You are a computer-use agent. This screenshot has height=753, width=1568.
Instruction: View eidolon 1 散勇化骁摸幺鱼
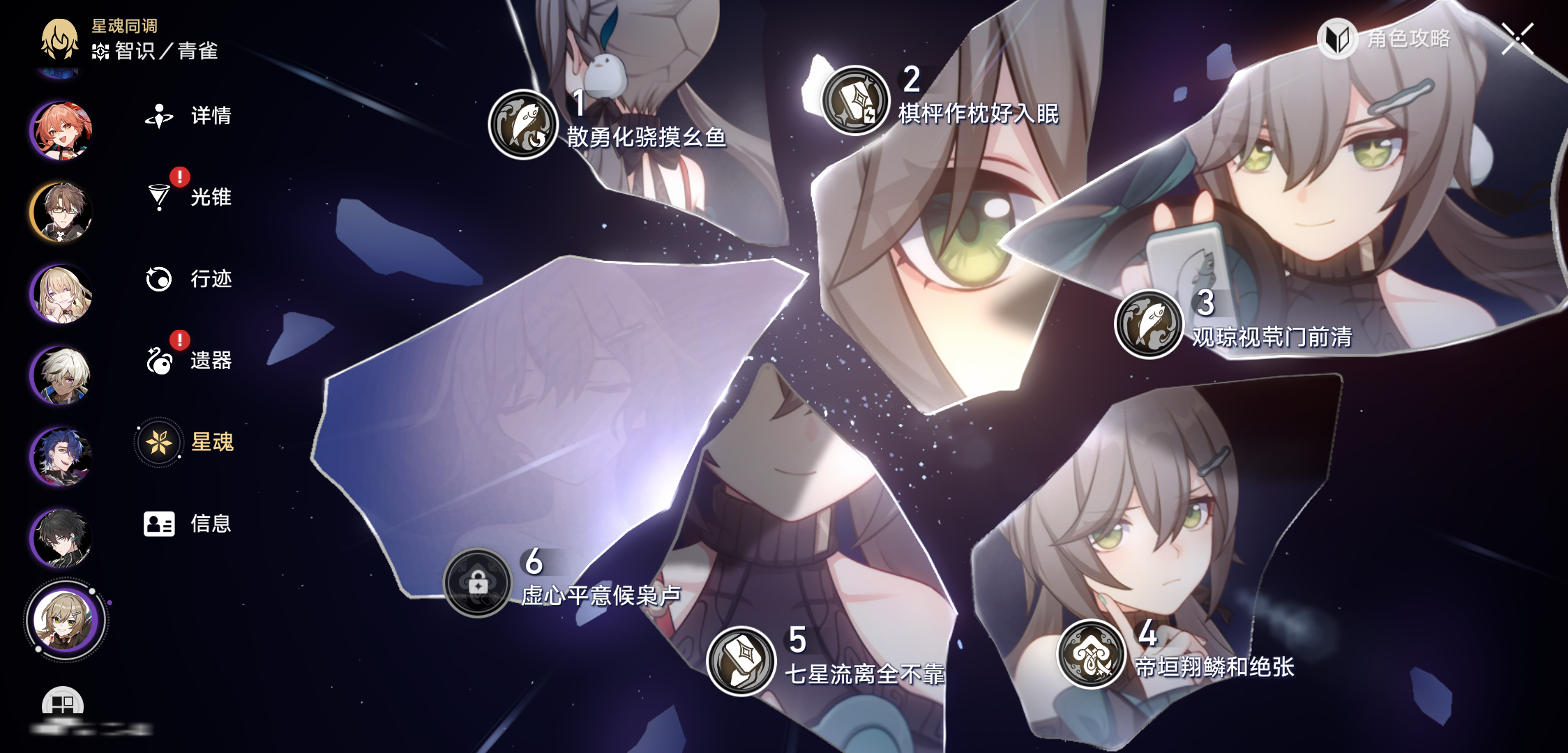(x=523, y=125)
